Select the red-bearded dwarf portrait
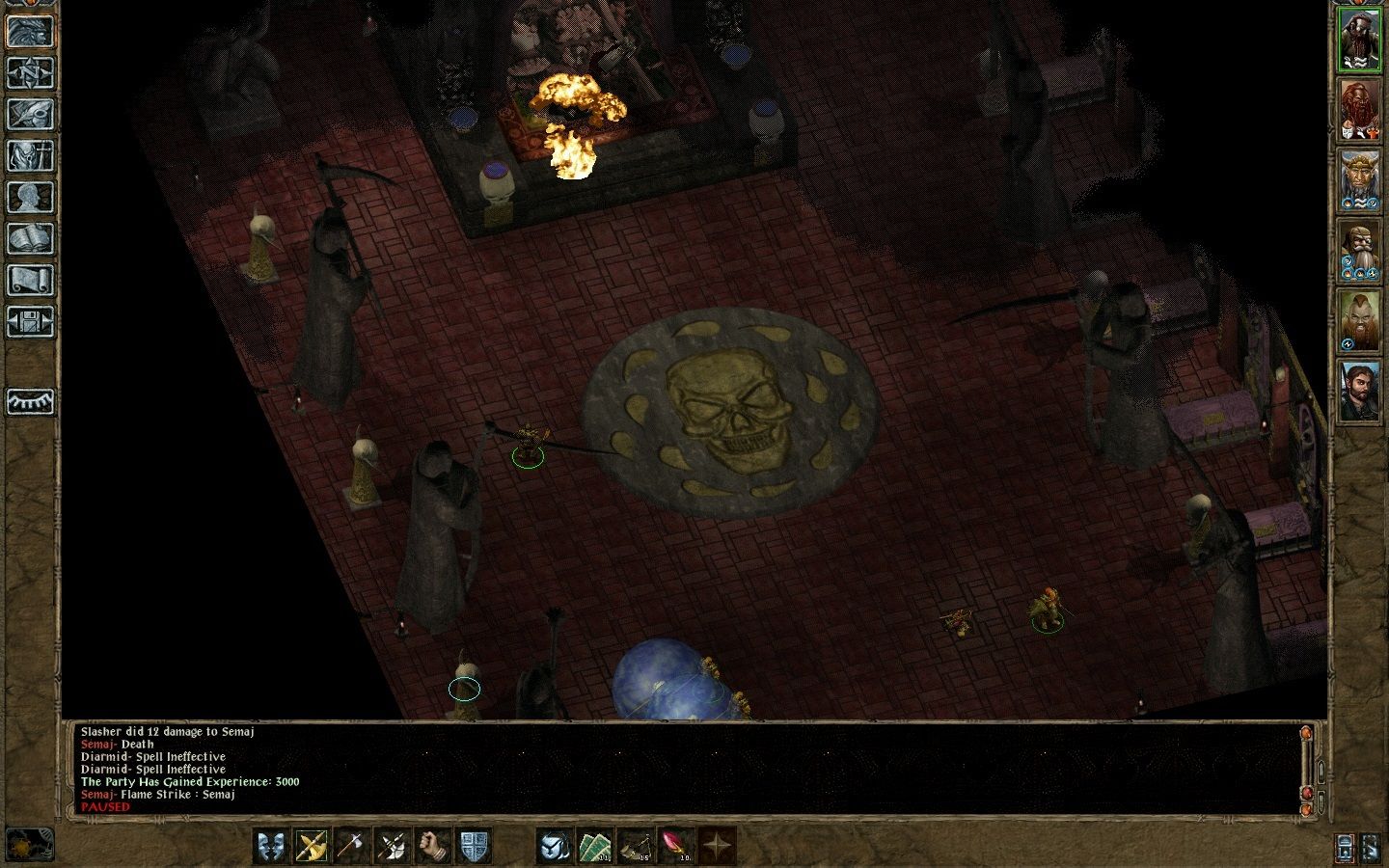Image resolution: width=1389 pixels, height=868 pixels. pos(1359,109)
